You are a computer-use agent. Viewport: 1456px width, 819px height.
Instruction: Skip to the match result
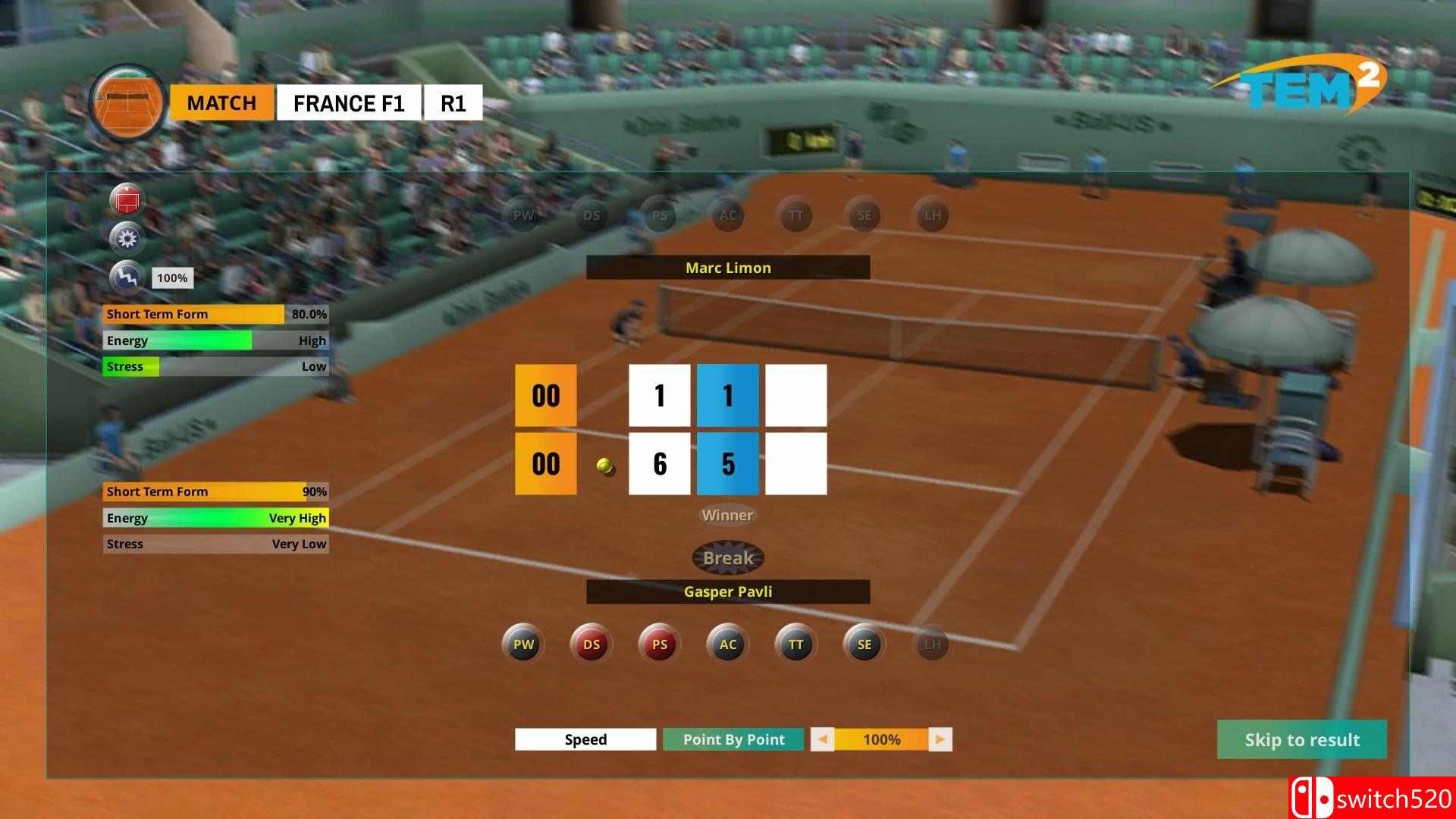tap(1301, 739)
